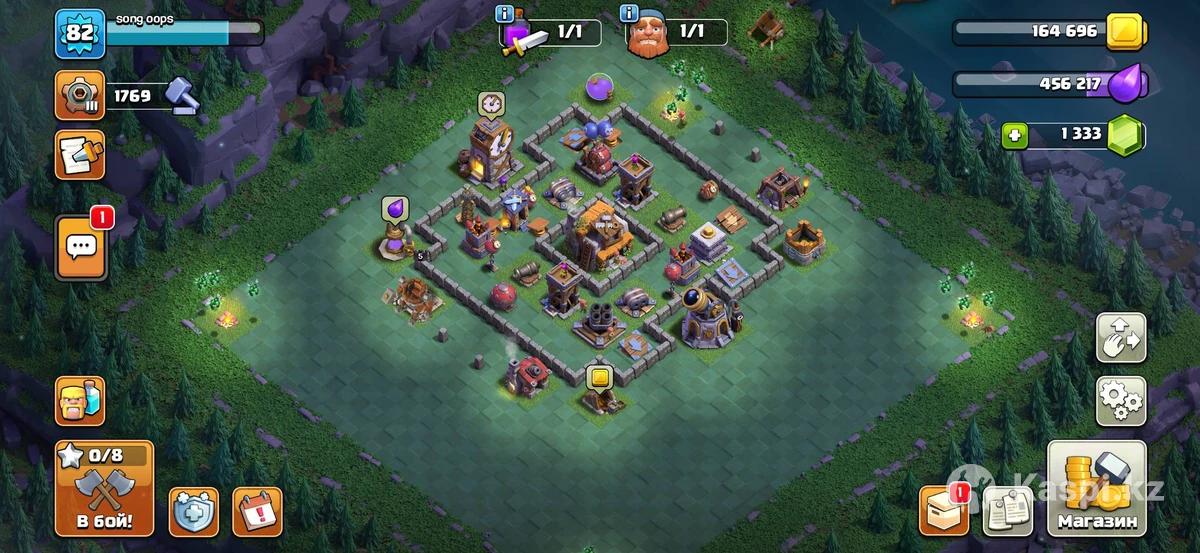Open the builder league gear icon
This screenshot has height=553, width=1200.
tap(79, 96)
